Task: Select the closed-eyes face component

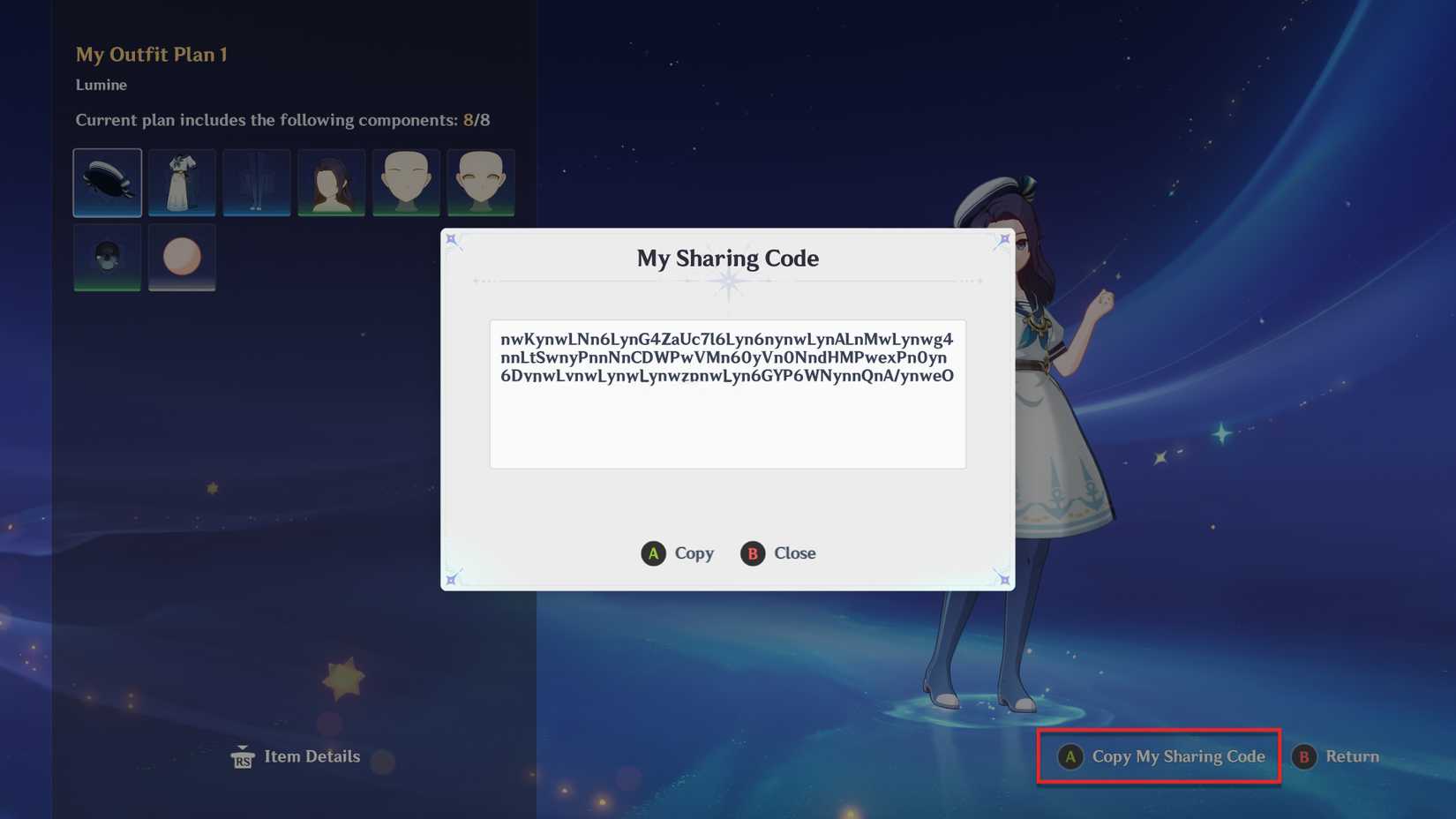Action: click(406, 183)
